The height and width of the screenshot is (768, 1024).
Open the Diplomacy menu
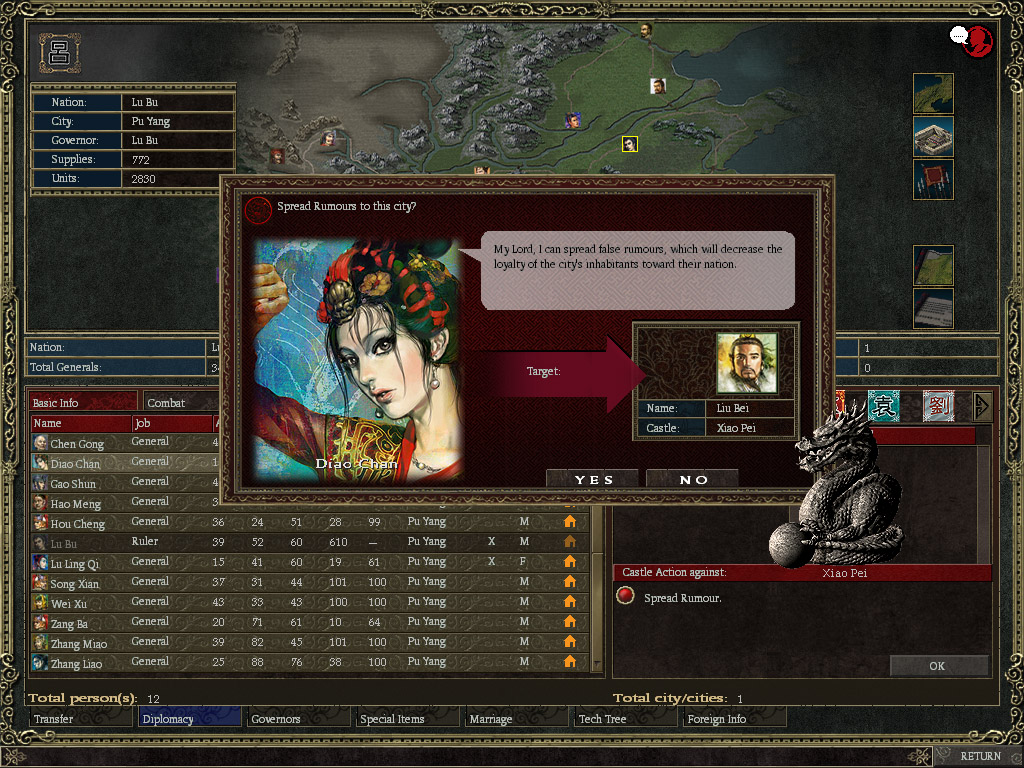[190, 719]
